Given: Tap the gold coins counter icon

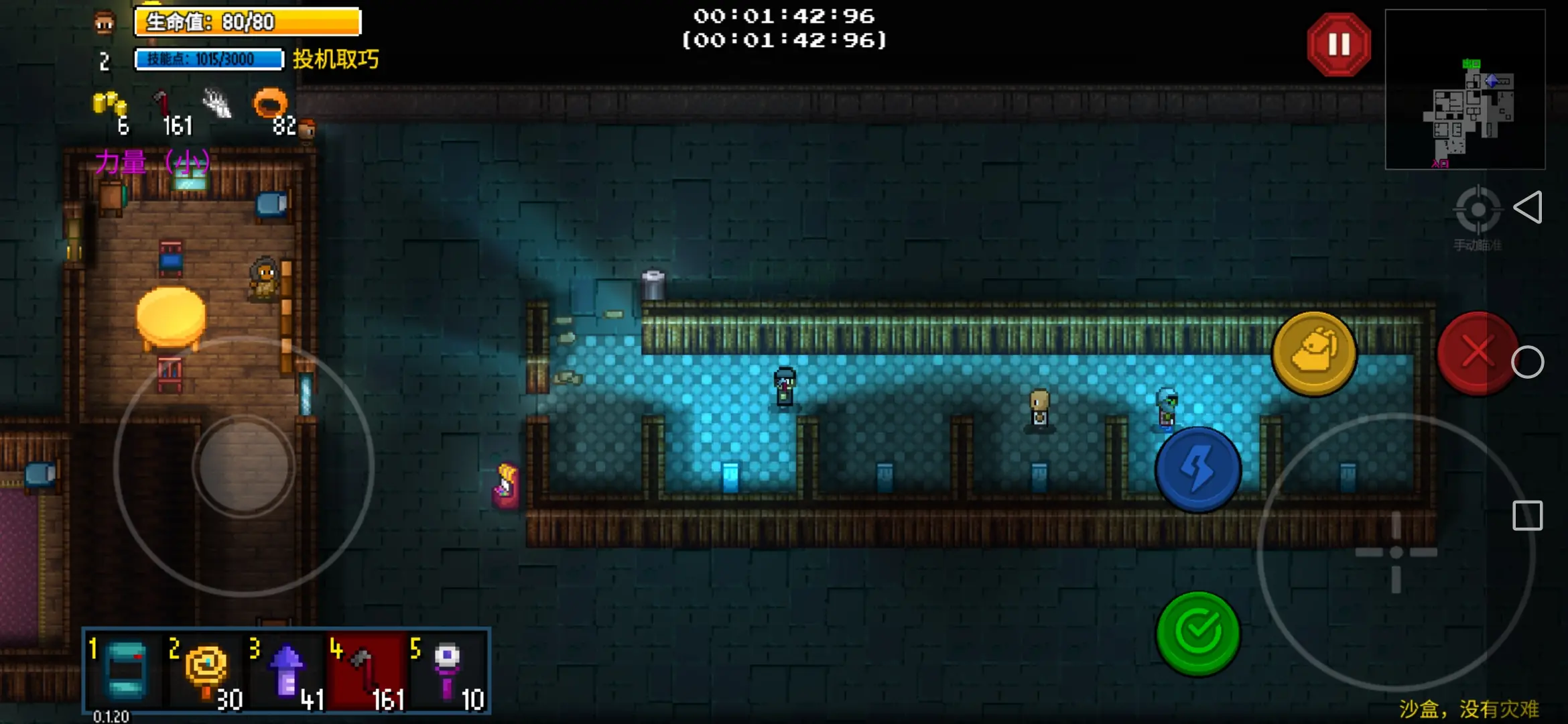Looking at the screenshot, I should [x=109, y=105].
